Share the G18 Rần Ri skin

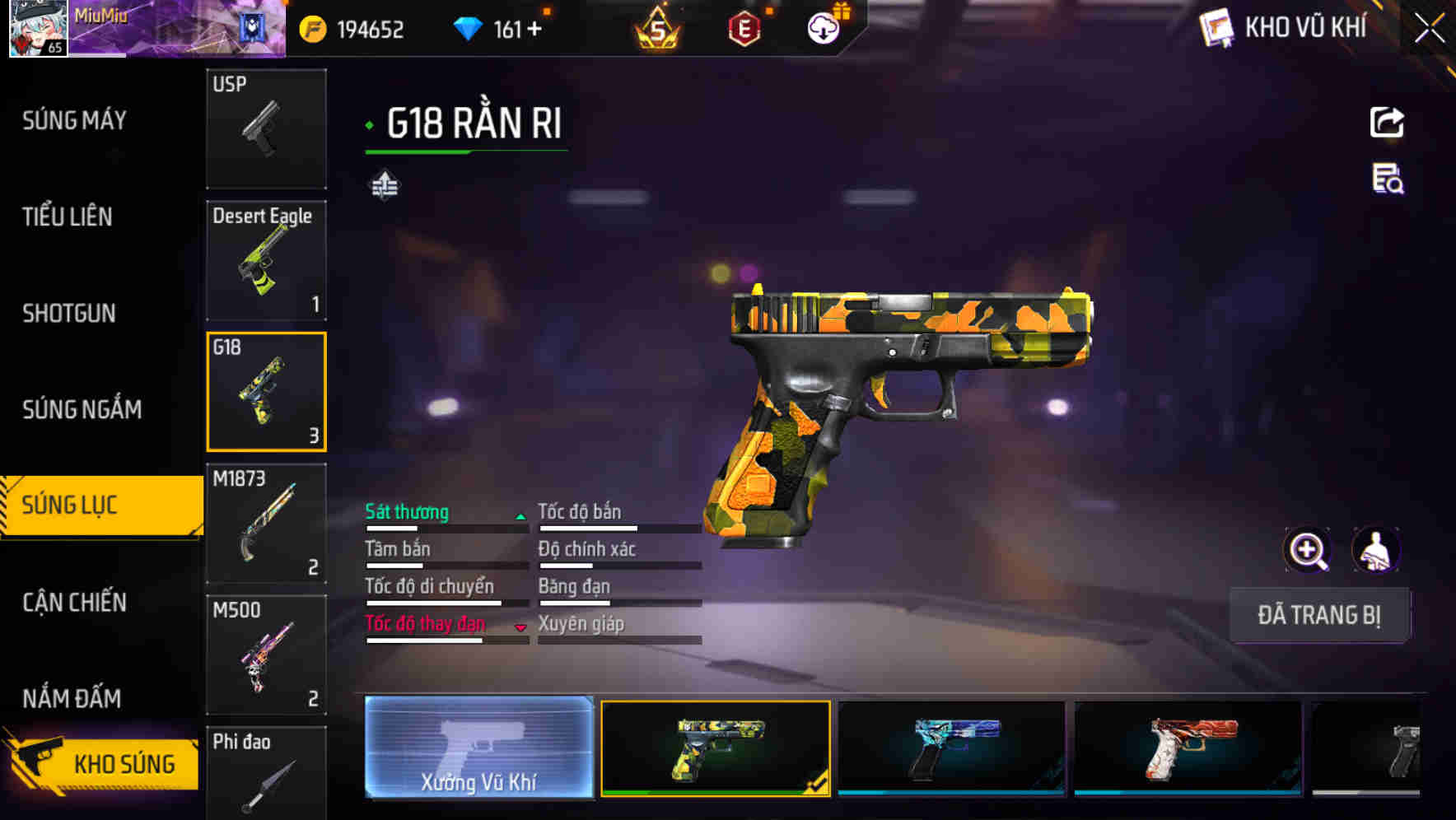coord(1387,122)
